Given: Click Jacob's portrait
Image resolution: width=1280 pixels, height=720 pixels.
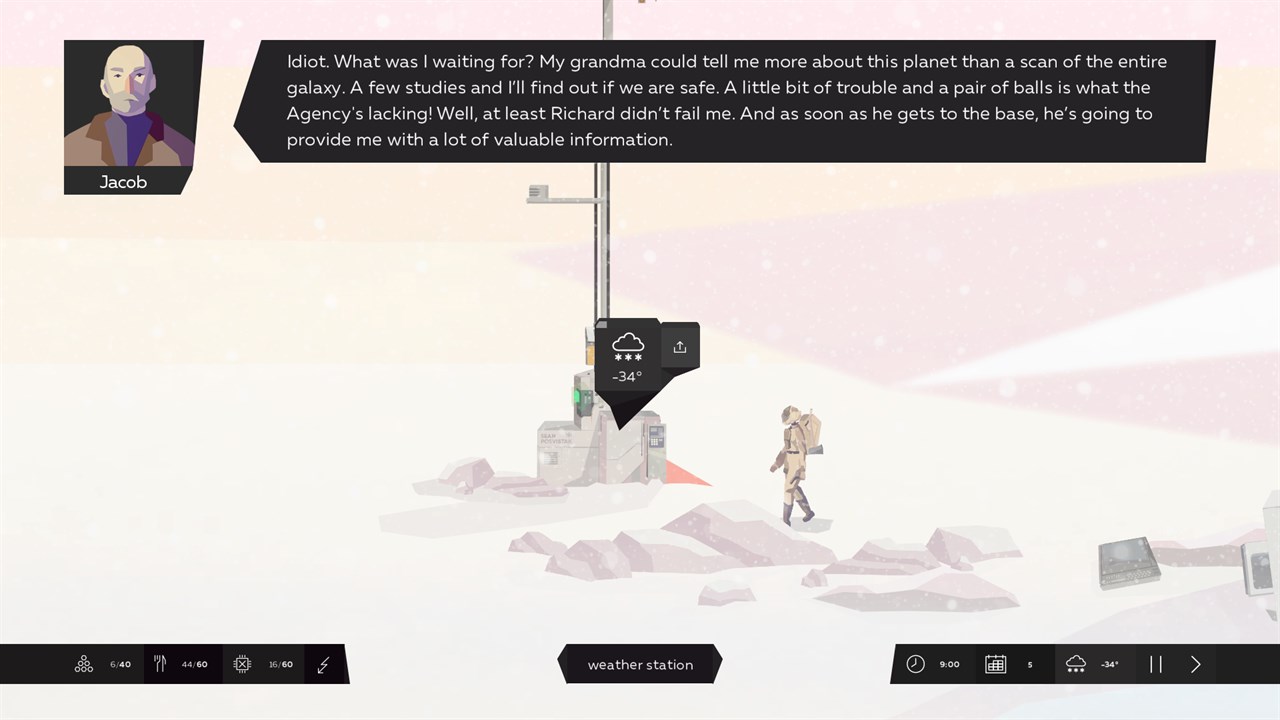Looking at the screenshot, I should (129, 104).
